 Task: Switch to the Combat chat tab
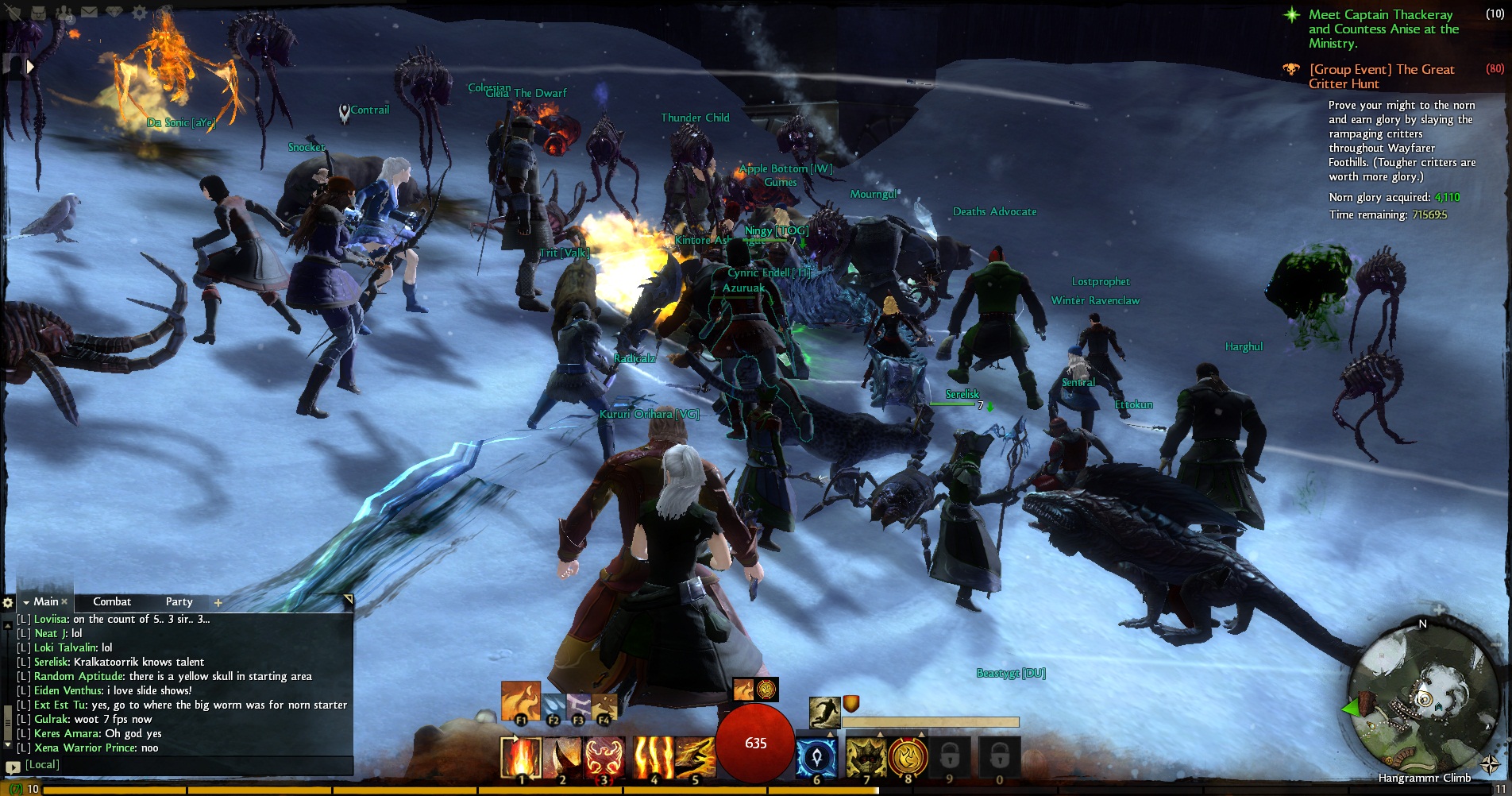click(112, 602)
